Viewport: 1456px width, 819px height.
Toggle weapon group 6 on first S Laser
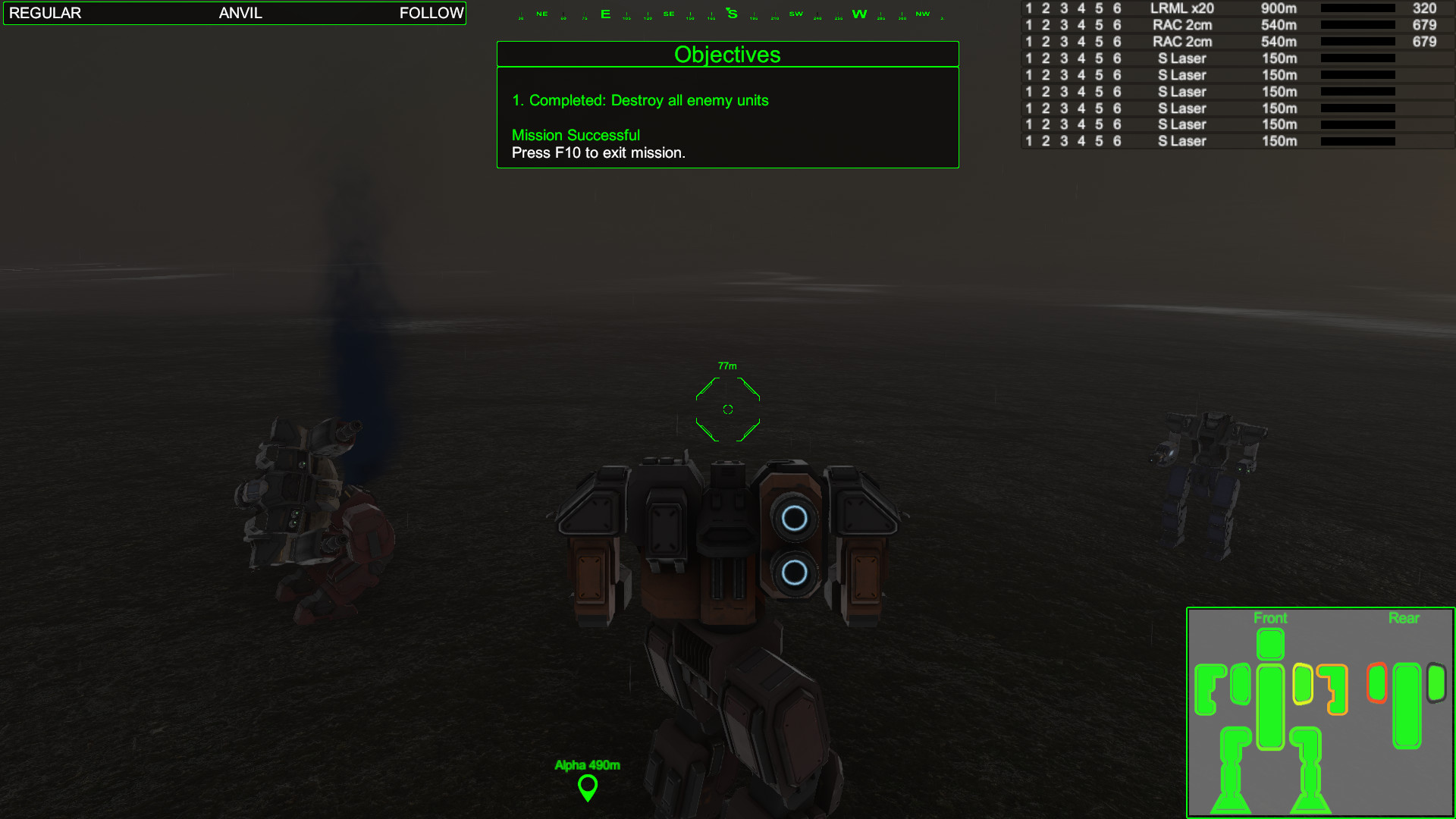tap(1117, 58)
